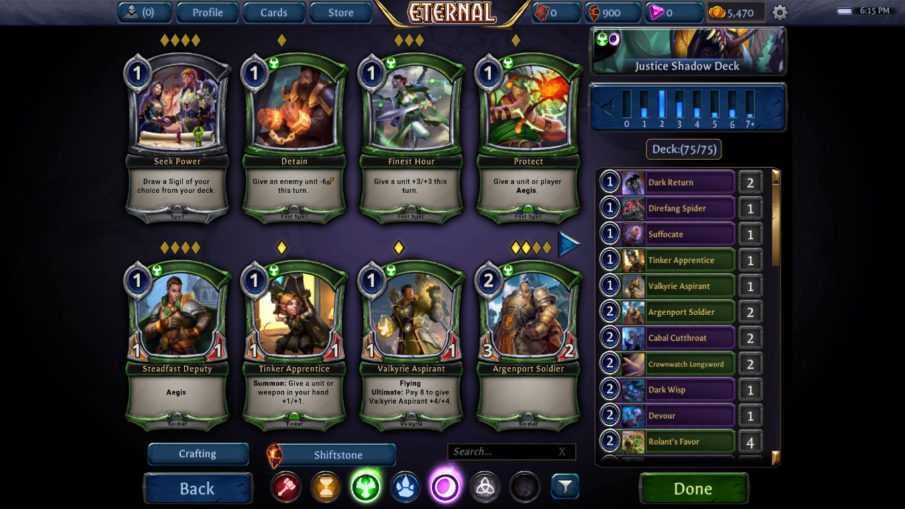Choose the Tinker Apprentice card in collection
This screenshot has width=905, height=509.
(x=294, y=343)
